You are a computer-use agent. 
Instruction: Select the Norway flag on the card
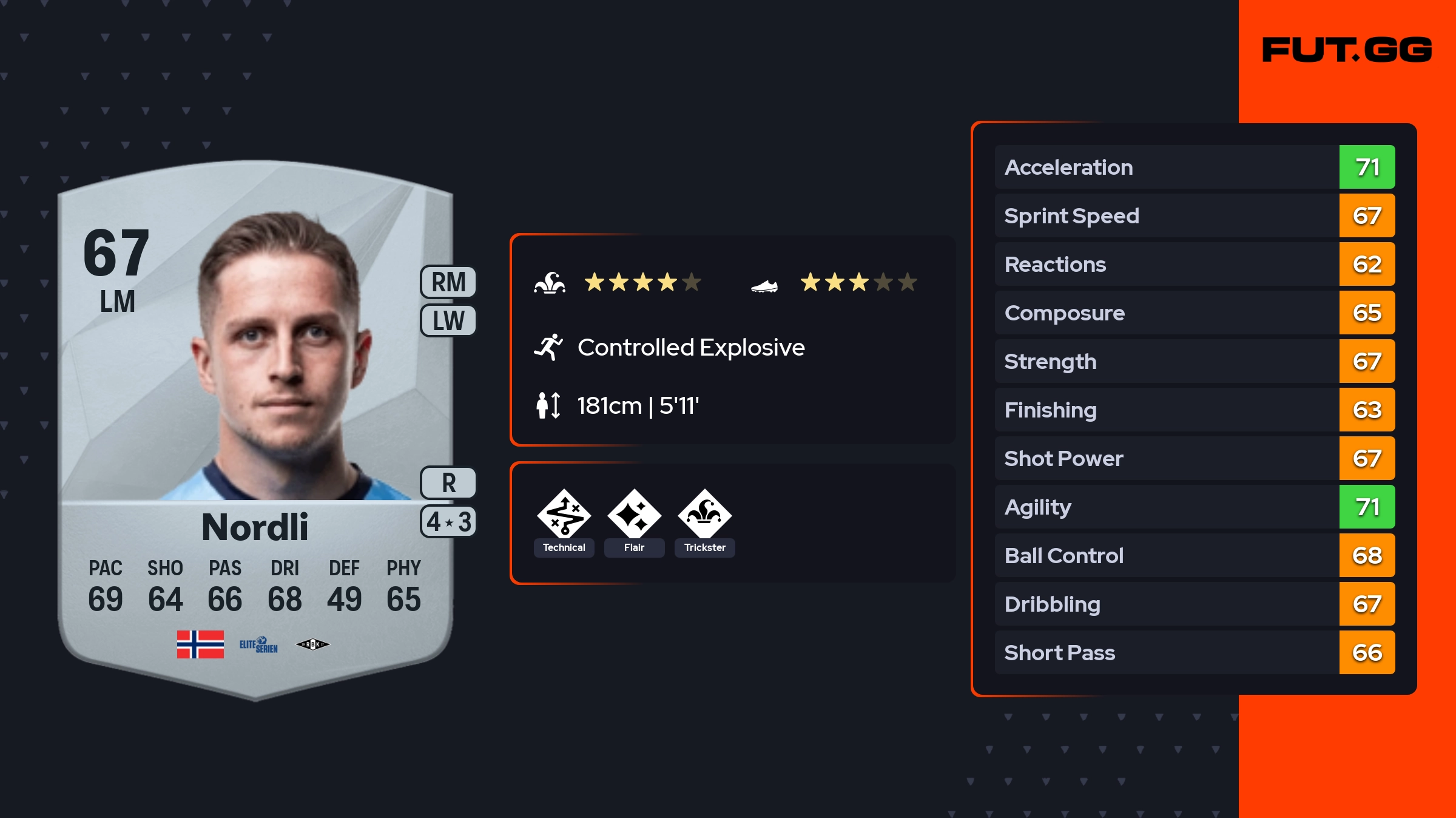200,644
